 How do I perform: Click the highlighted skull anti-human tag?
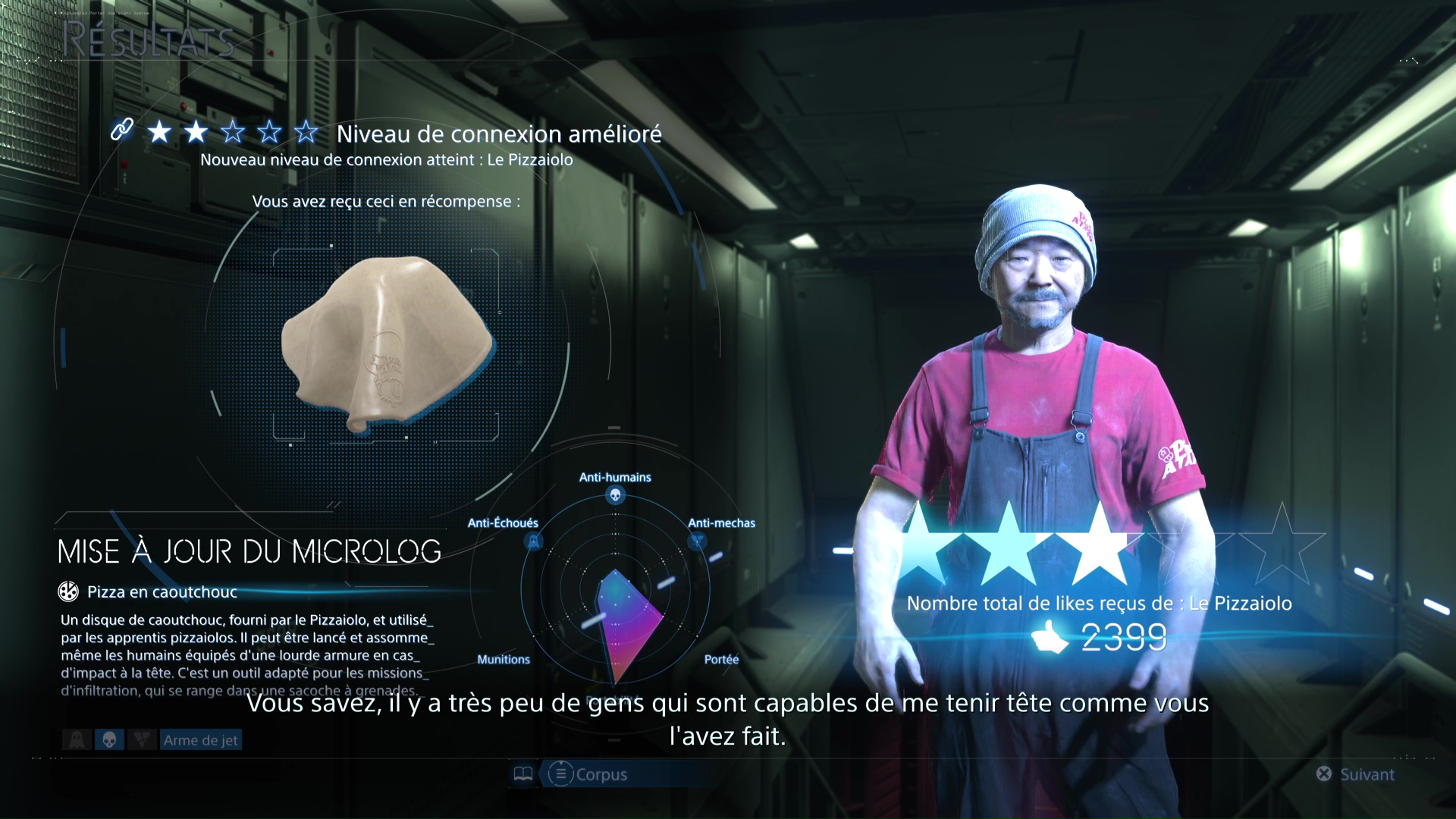(x=109, y=740)
